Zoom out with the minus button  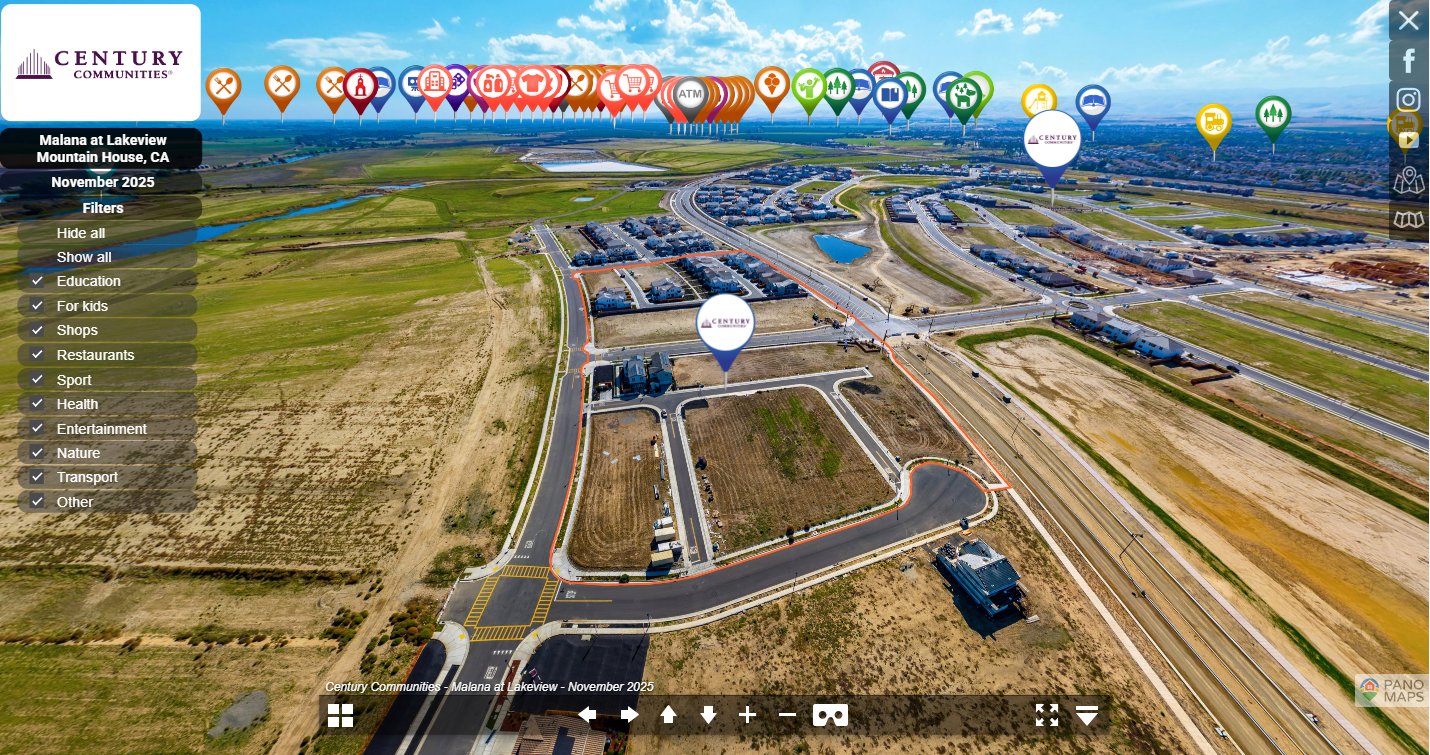tap(787, 715)
